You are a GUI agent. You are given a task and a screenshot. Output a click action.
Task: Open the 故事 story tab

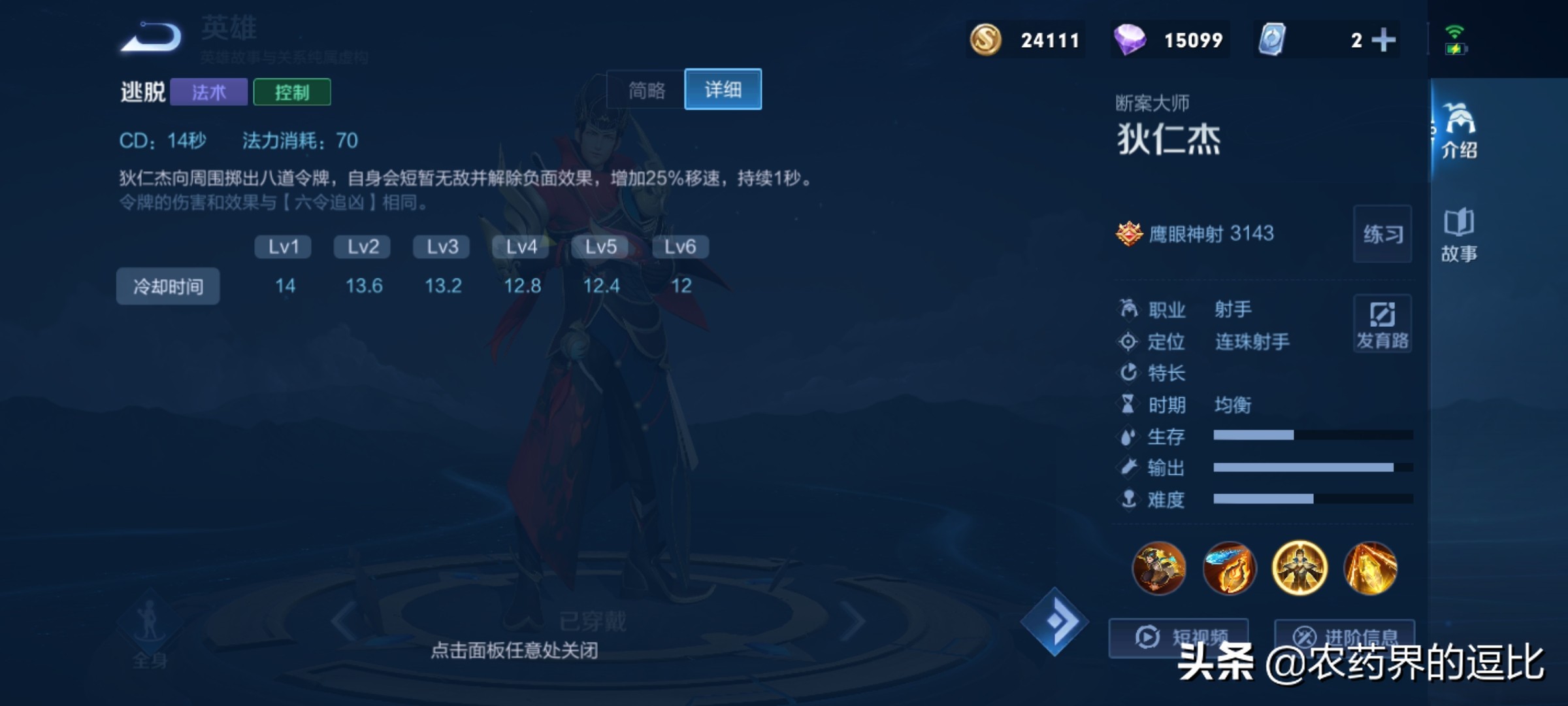(1459, 235)
